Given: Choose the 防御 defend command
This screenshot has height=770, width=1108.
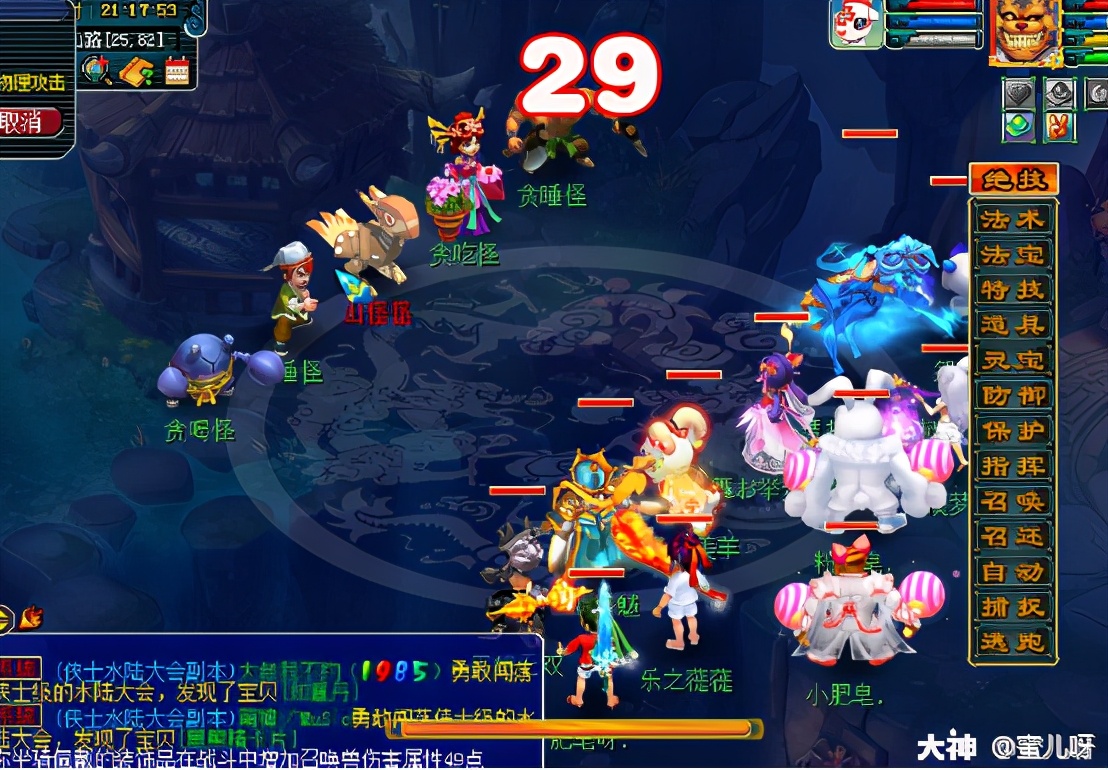Looking at the screenshot, I should click(1012, 395).
